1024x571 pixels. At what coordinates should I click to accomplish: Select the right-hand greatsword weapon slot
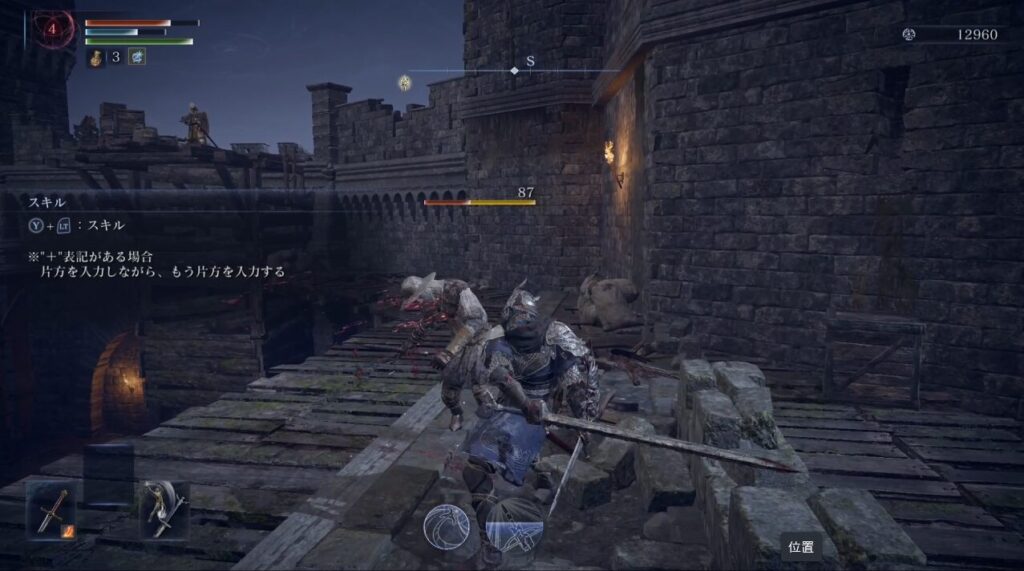click(x=164, y=509)
